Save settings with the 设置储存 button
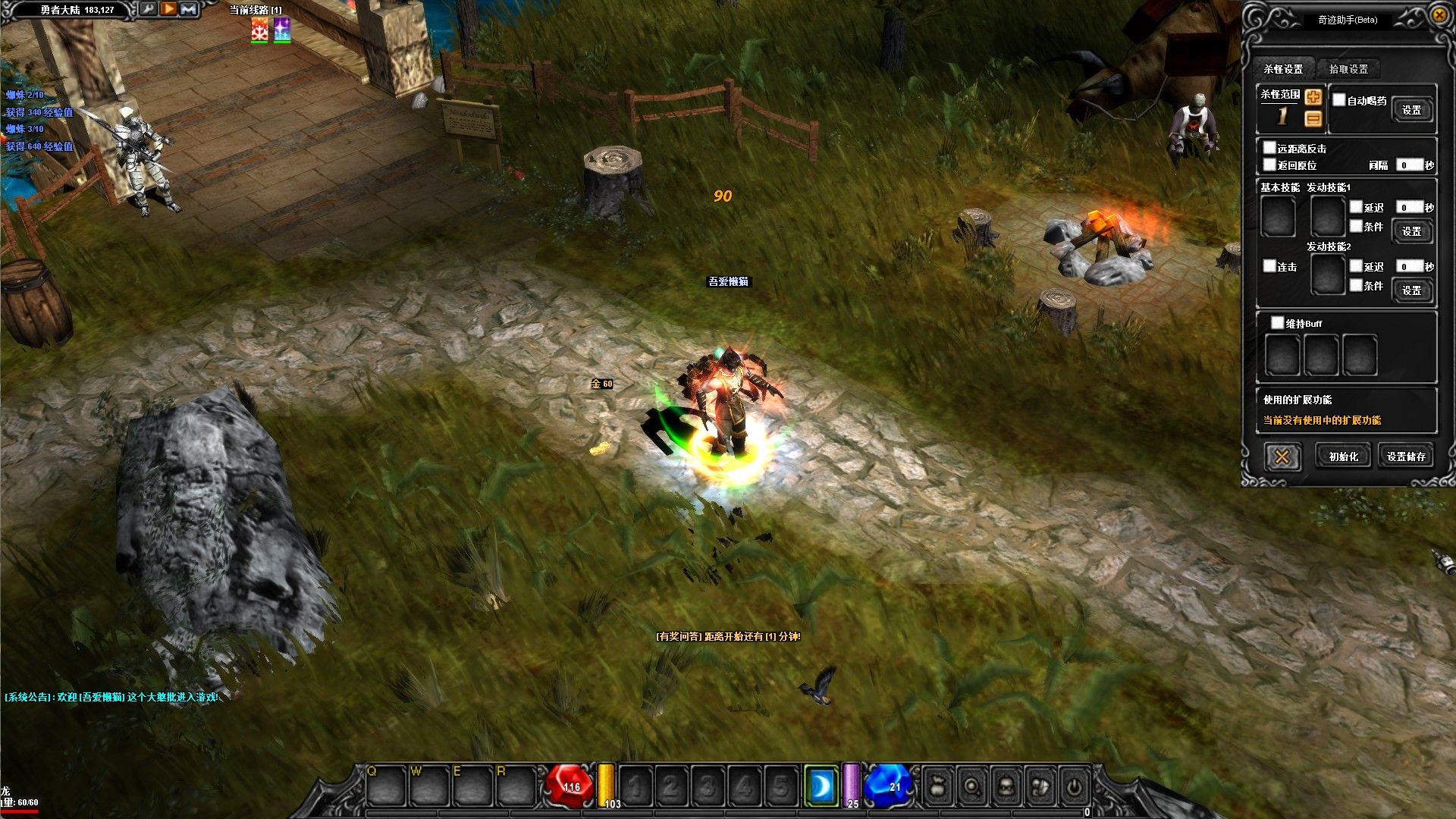This screenshot has height=819, width=1456. (x=1406, y=457)
